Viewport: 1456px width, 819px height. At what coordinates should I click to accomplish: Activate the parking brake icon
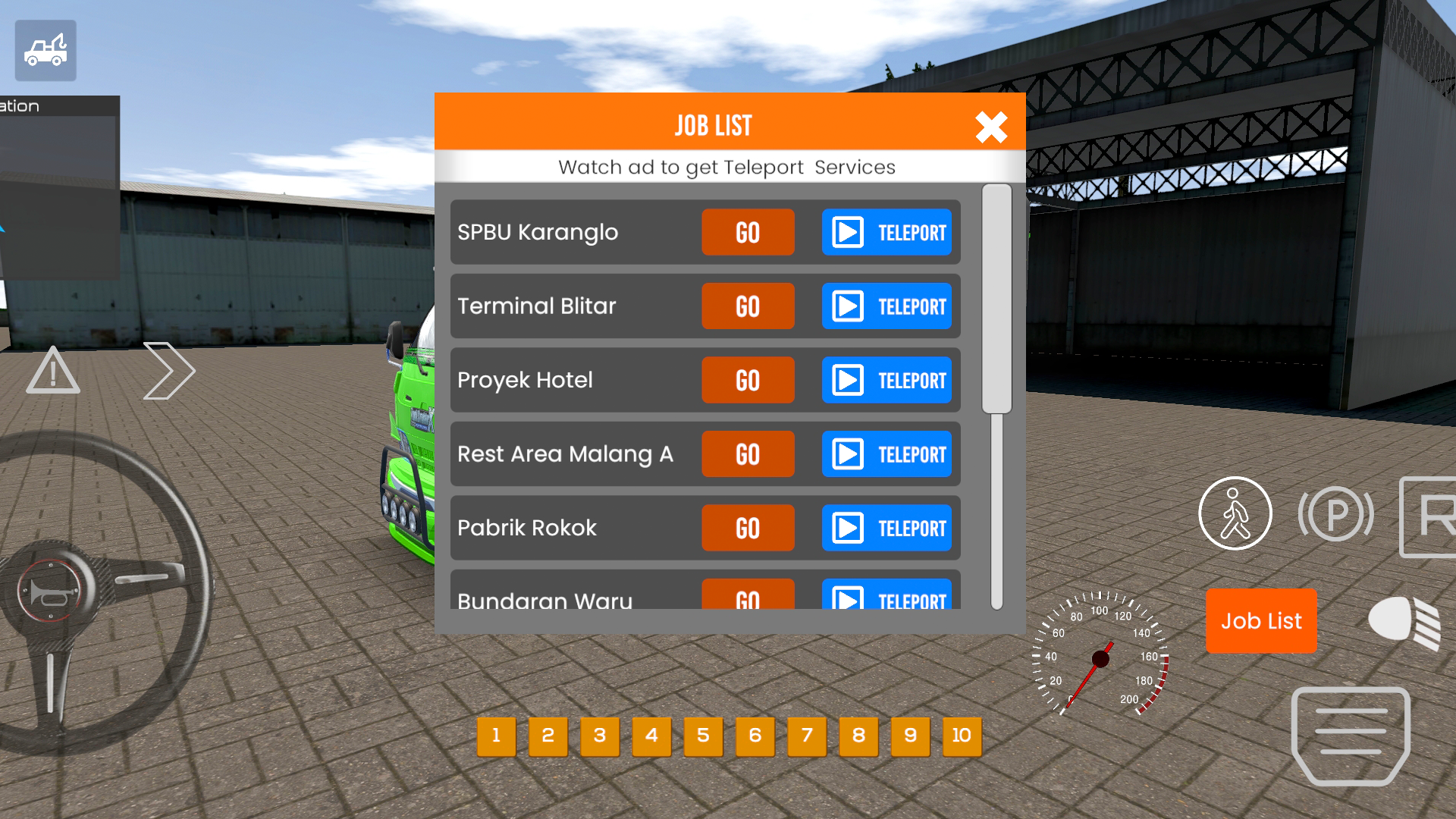tap(1336, 513)
